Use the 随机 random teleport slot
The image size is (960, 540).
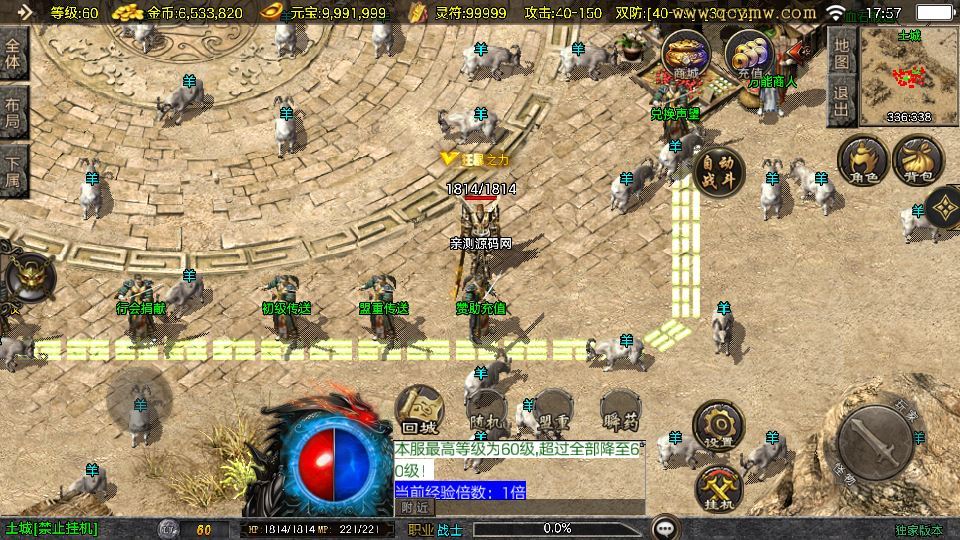[x=488, y=410]
